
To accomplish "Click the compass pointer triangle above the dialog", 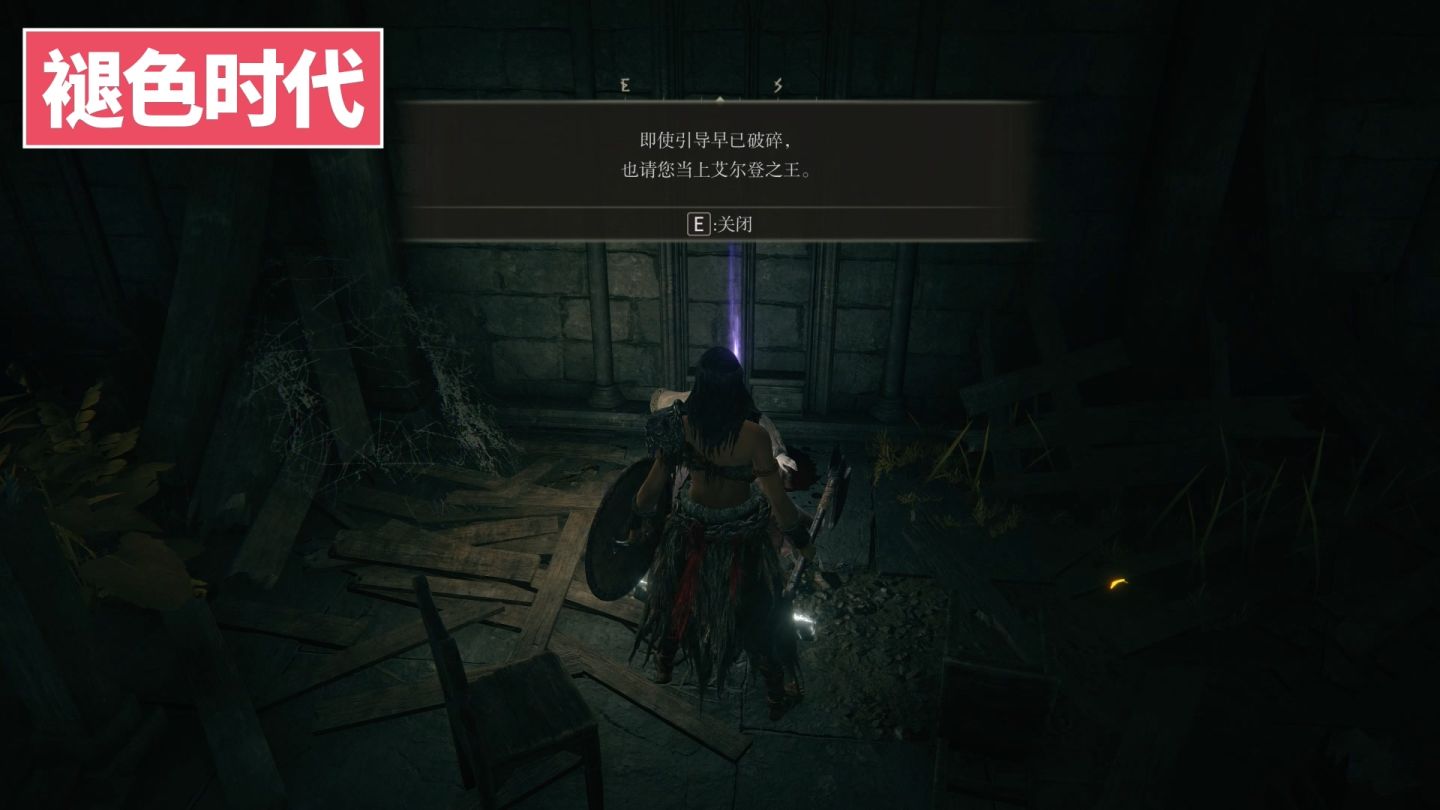I will click(x=722, y=99).
